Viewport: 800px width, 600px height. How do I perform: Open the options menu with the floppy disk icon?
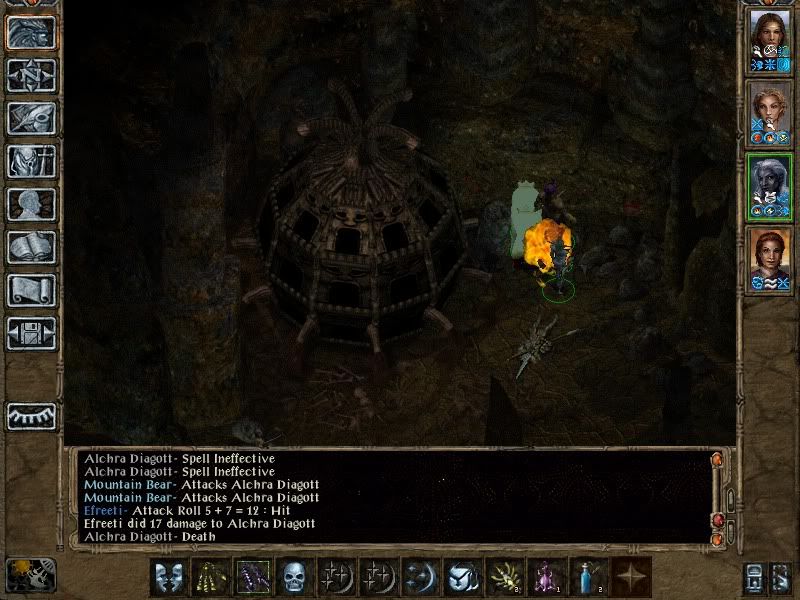point(31,333)
